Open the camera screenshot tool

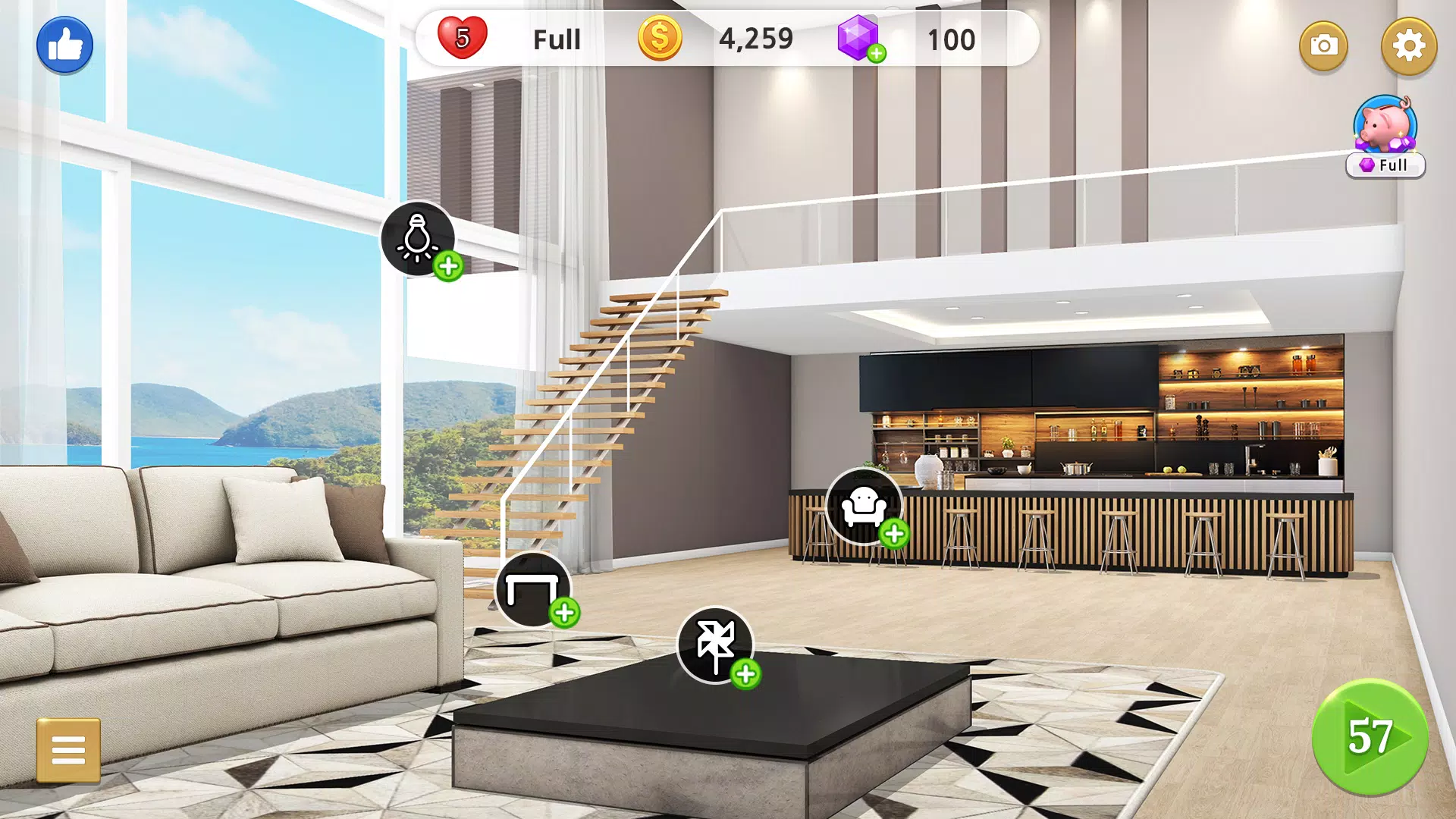pyautogui.click(x=1323, y=46)
